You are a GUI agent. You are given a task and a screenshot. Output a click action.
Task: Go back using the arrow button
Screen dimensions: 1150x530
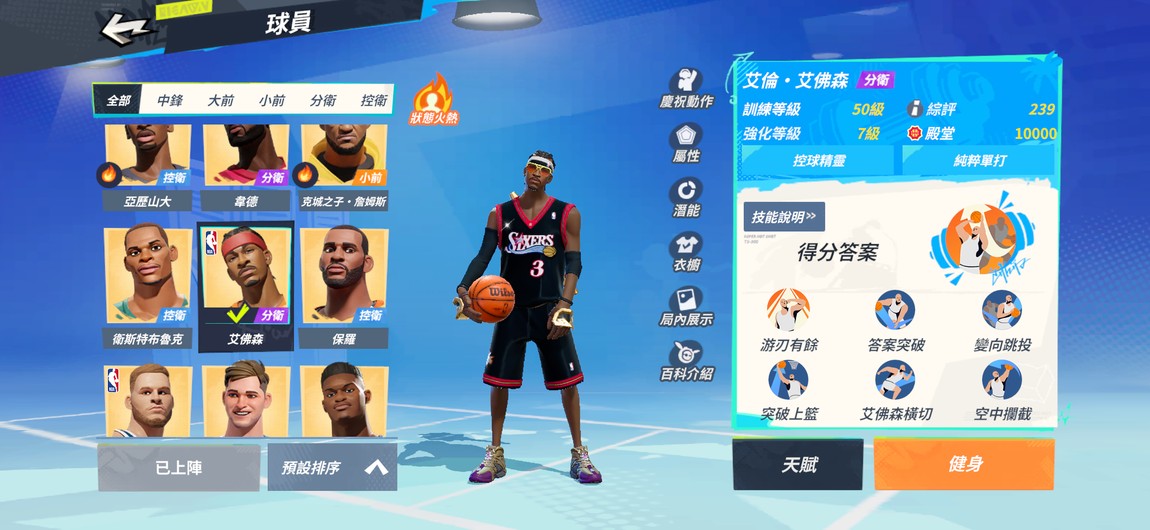click(x=125, y=28)
